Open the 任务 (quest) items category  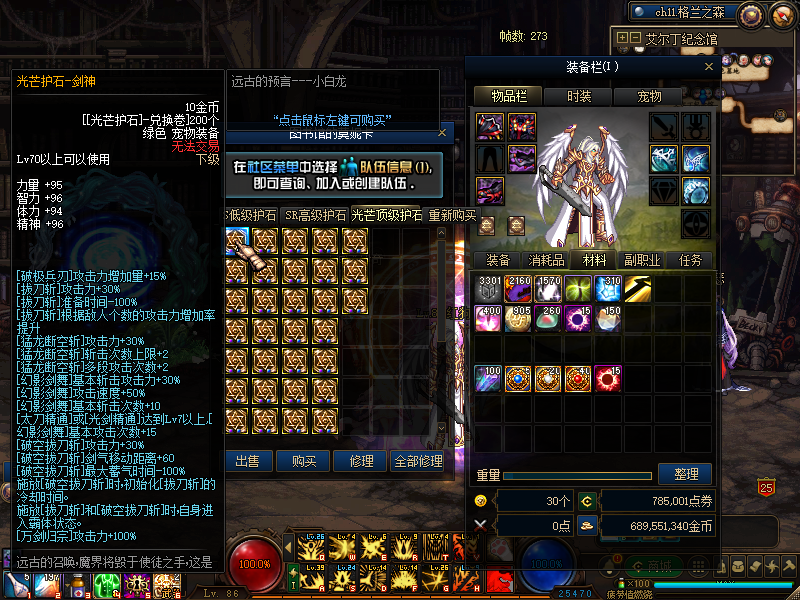click(691, 260)
